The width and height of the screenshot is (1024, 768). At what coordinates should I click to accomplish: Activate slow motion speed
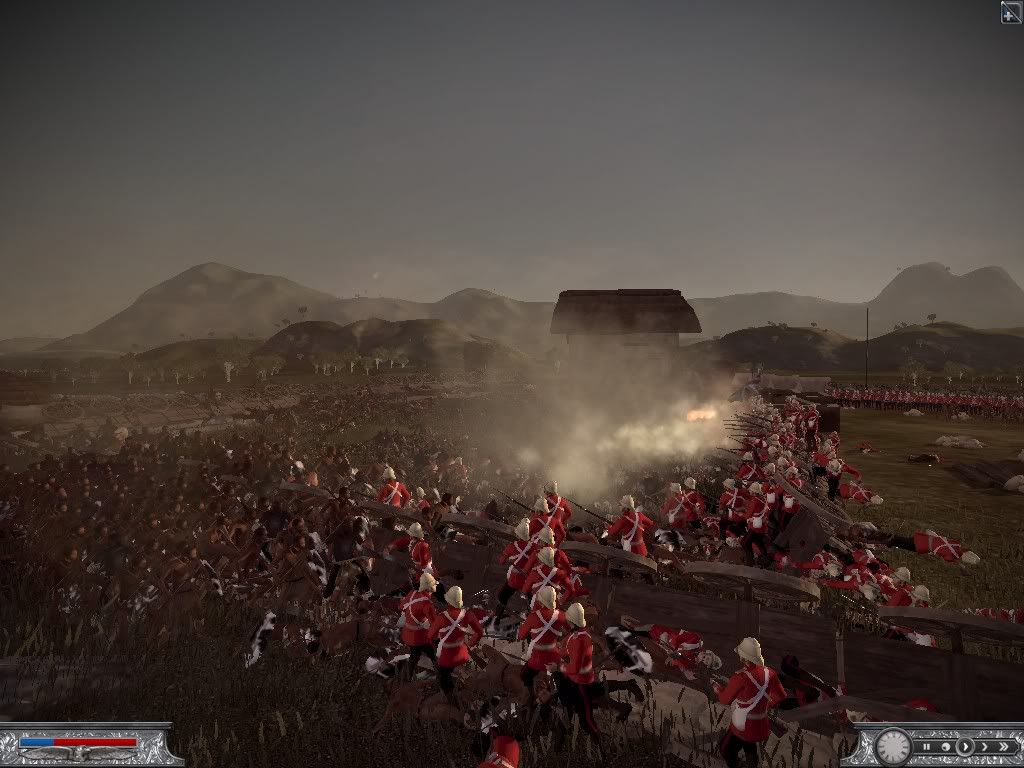(x=947, y=746)
